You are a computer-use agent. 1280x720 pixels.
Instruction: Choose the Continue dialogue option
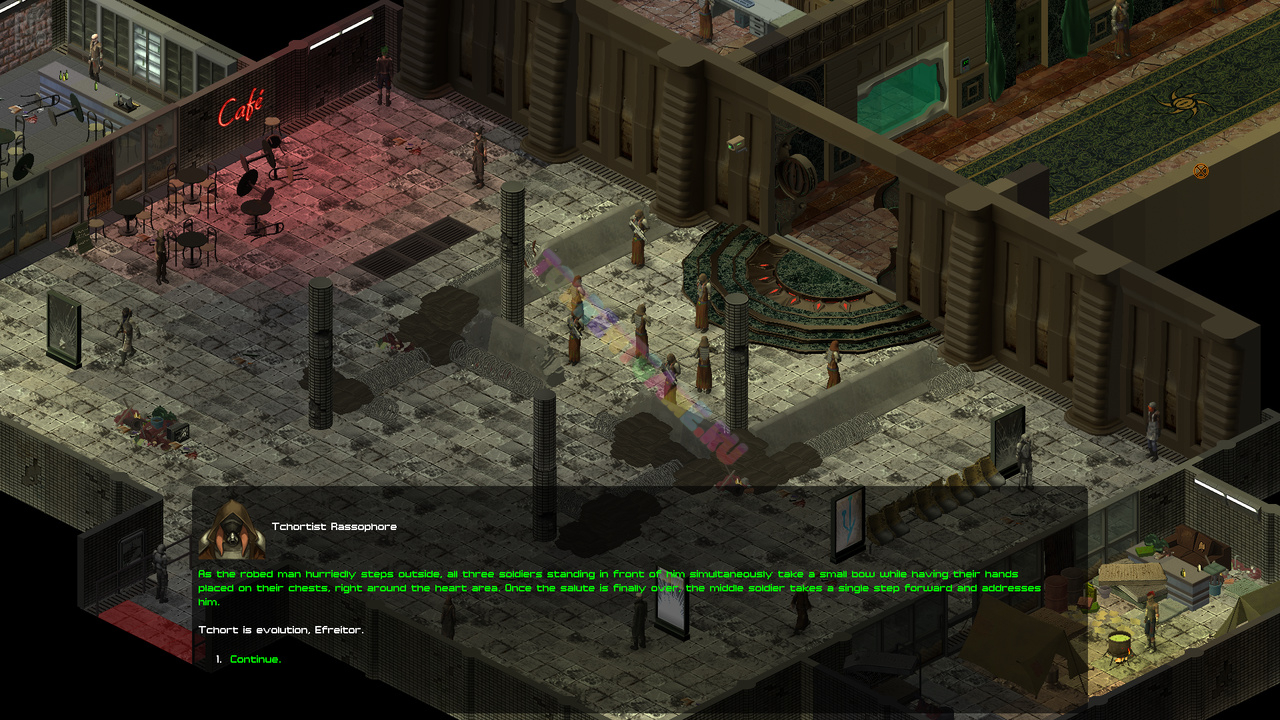(x=255, y=659)
